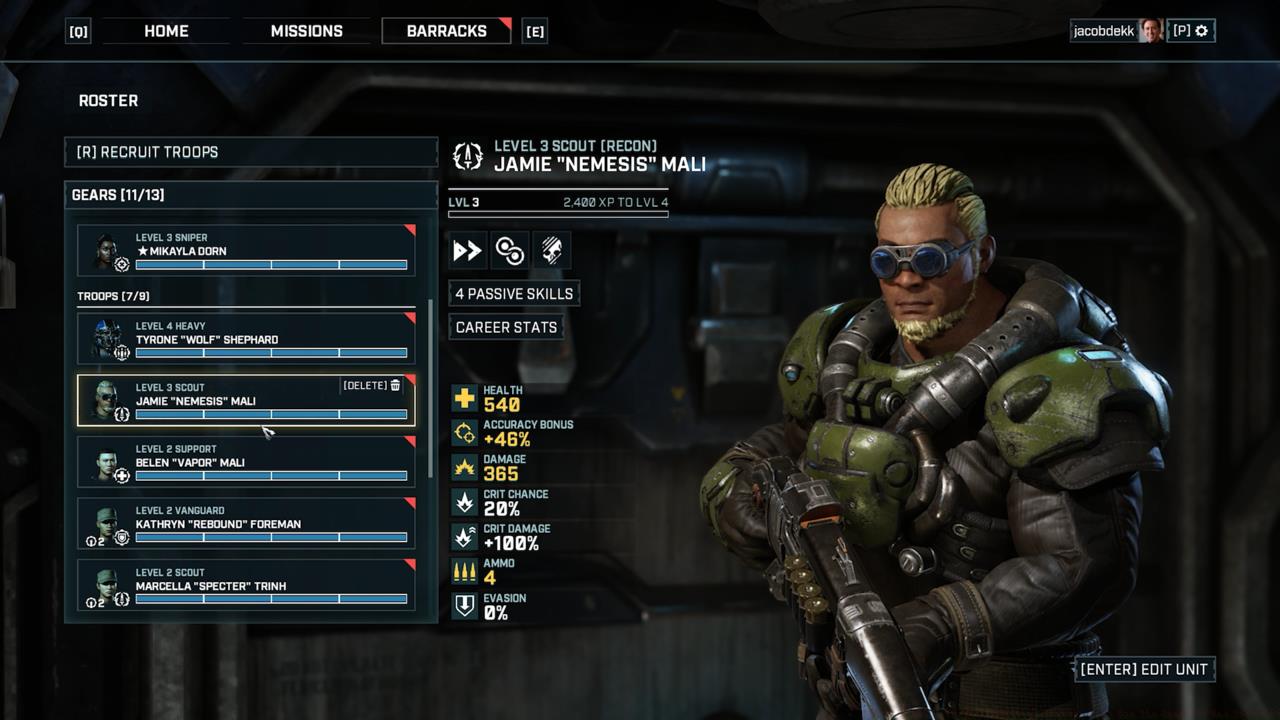Screen dimensions: 1280x720
Task: Switch to the Home tab
Action: point(166,31)
